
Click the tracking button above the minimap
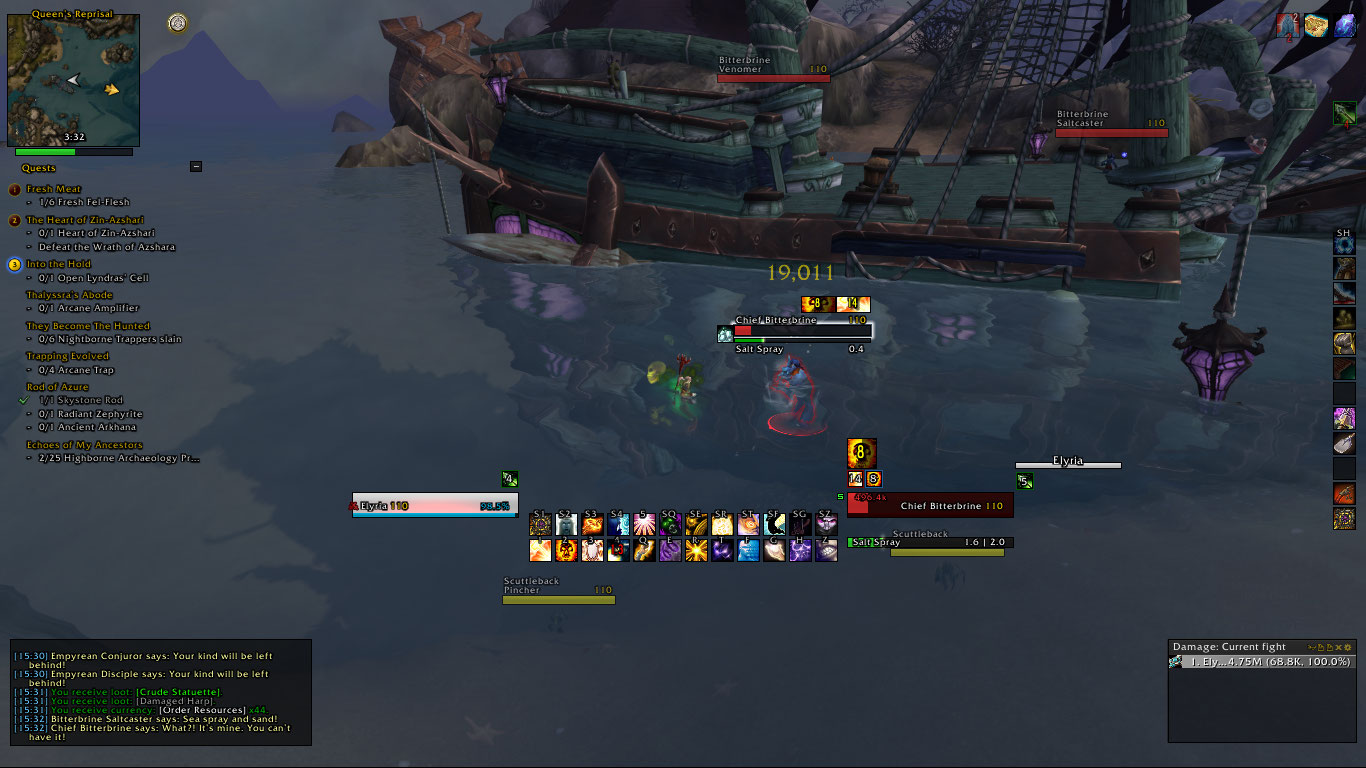pyautogui.click(x=178, y=22)
